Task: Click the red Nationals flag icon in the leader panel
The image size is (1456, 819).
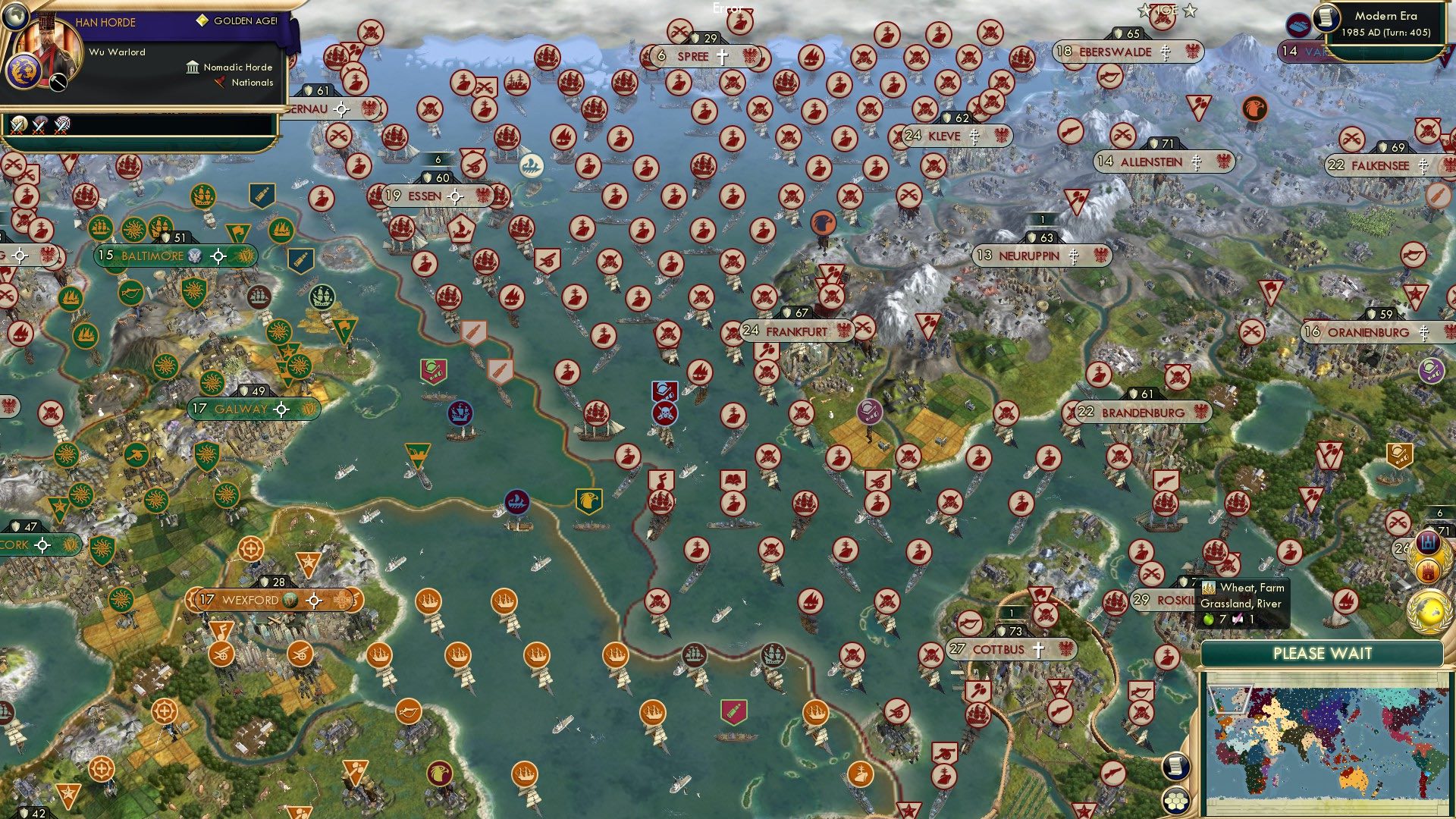Action: point(221,82)
